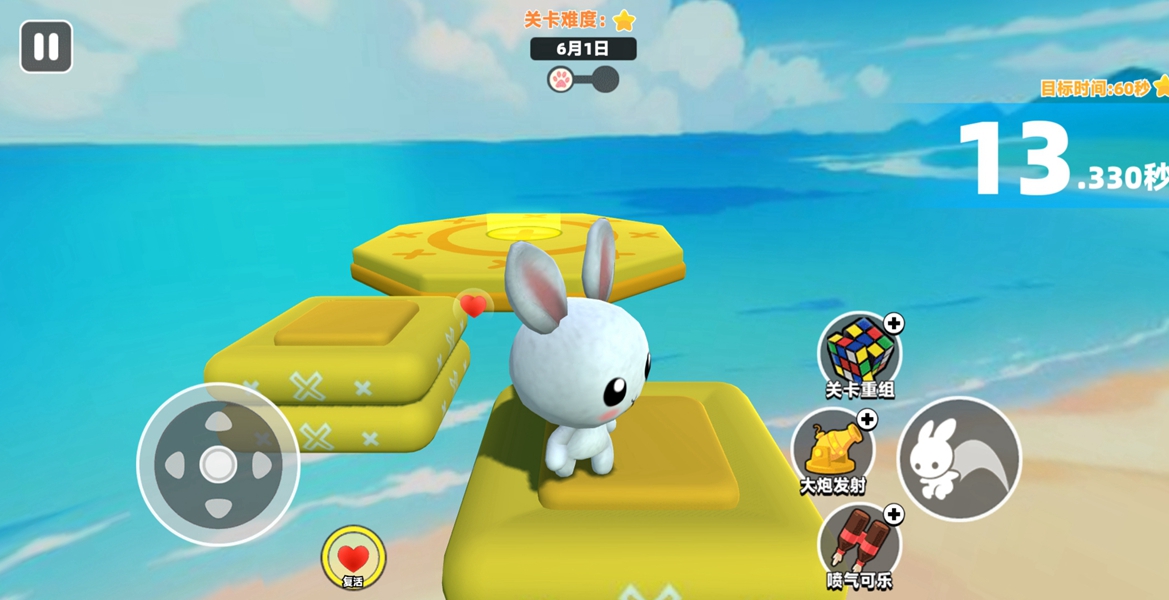
Task: Use the golden cannon launch item
Action: point(832,449)
